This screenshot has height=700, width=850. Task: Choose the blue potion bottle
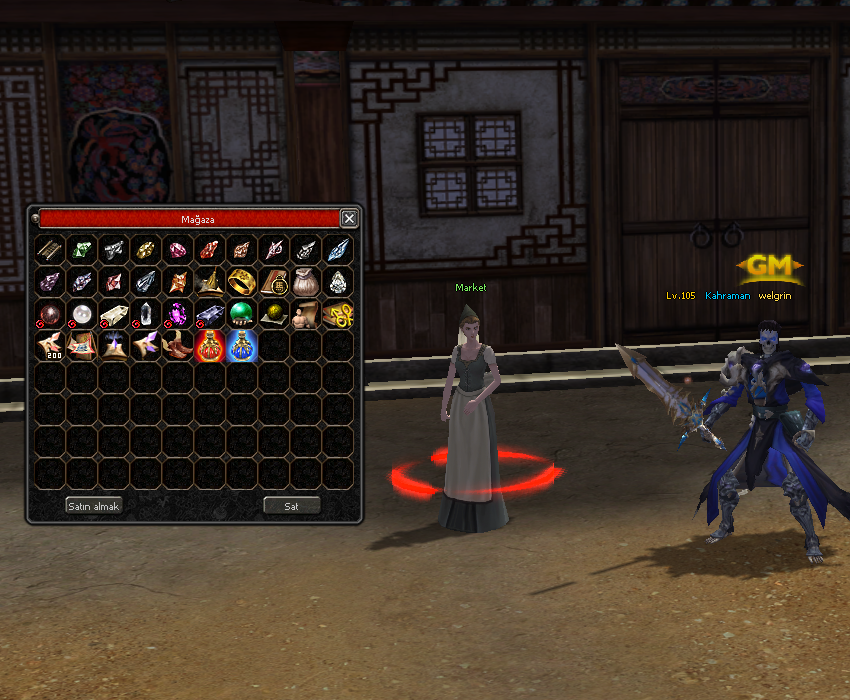[241, 346]
